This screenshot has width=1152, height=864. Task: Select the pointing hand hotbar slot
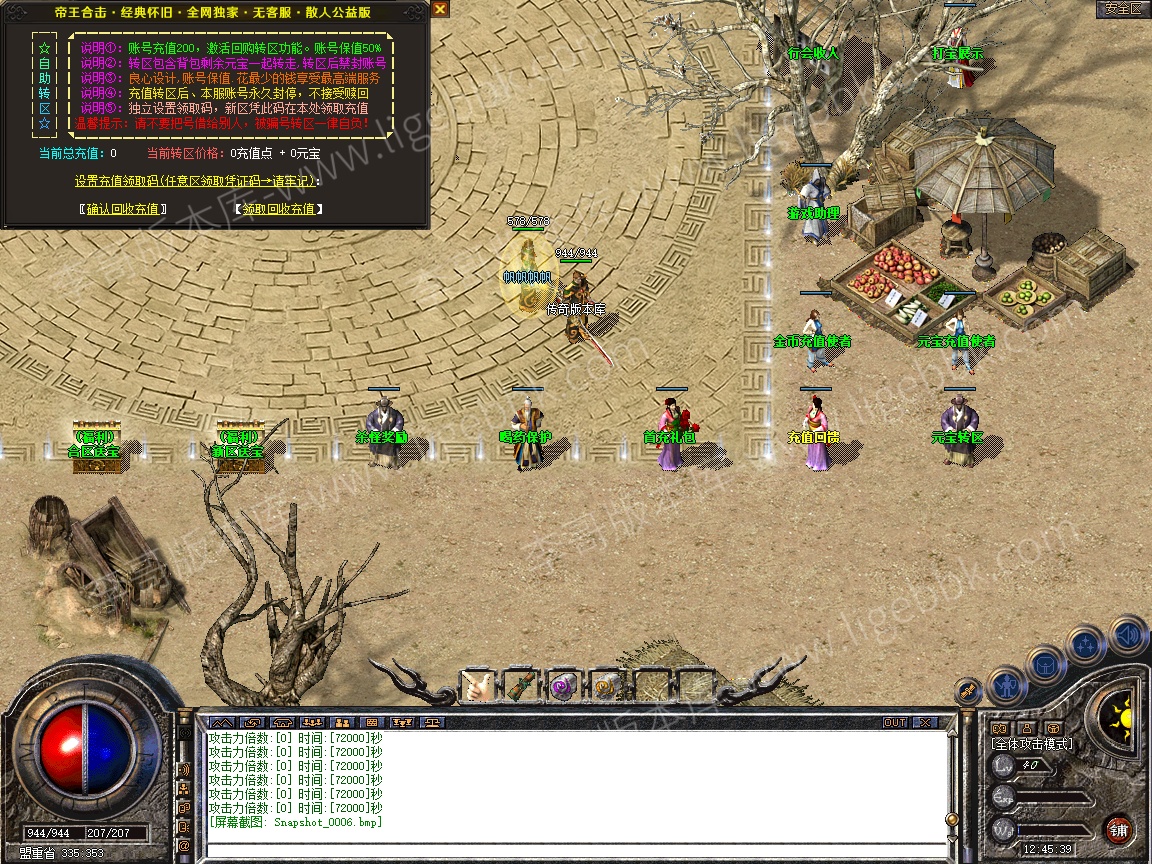477,686
